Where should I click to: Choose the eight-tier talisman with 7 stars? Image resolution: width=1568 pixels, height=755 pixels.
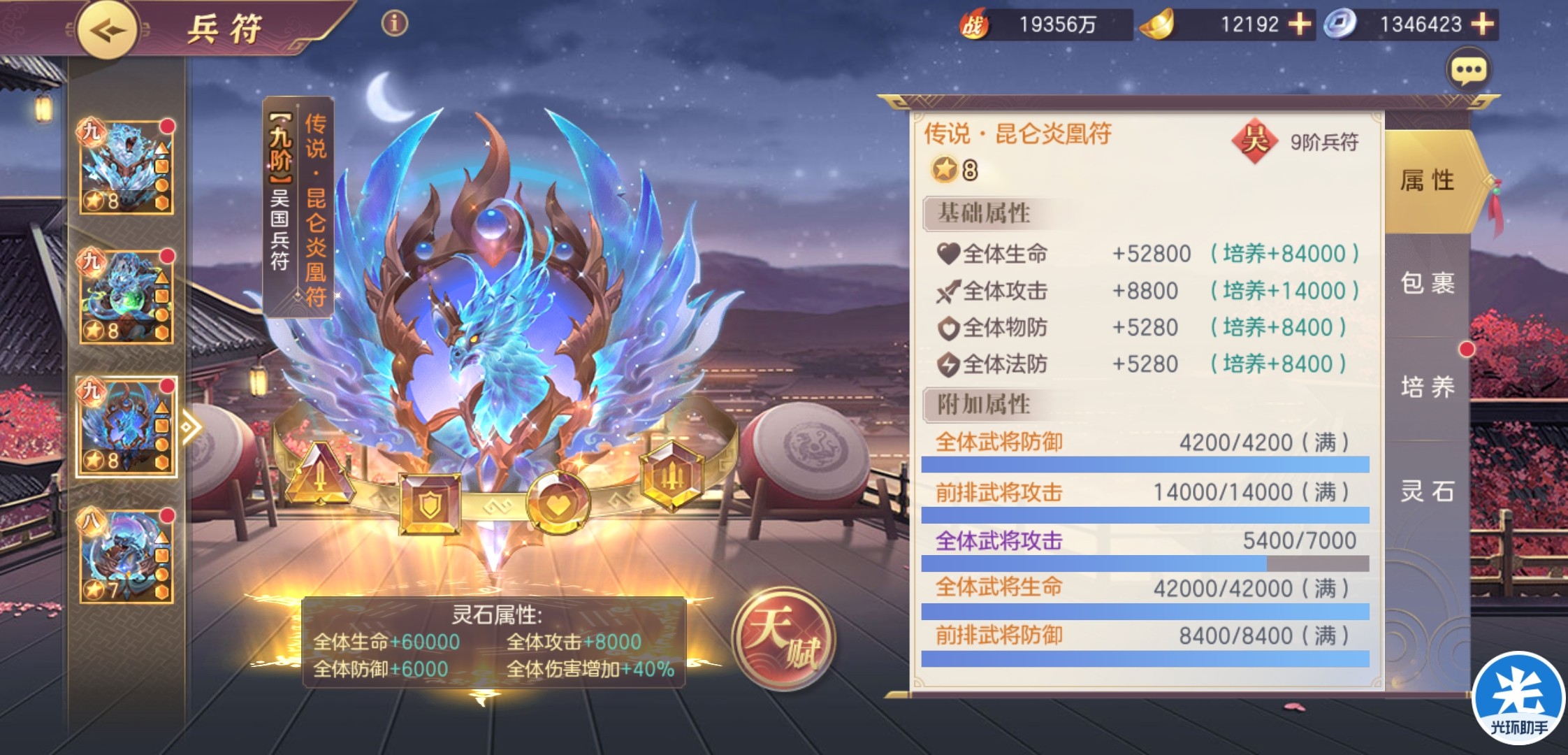click(126, 556)
